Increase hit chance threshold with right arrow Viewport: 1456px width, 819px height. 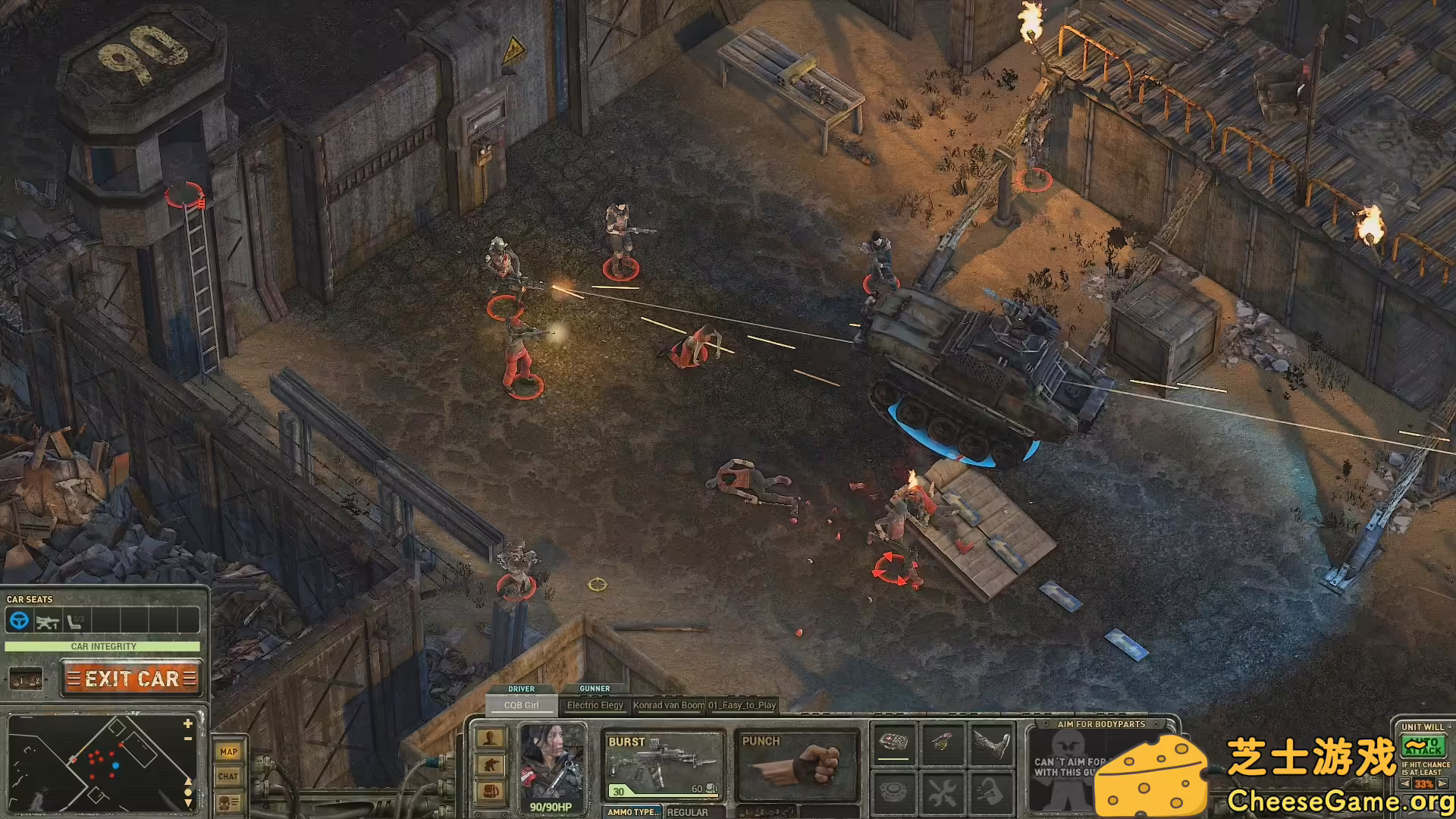[x=1442, y=784]
